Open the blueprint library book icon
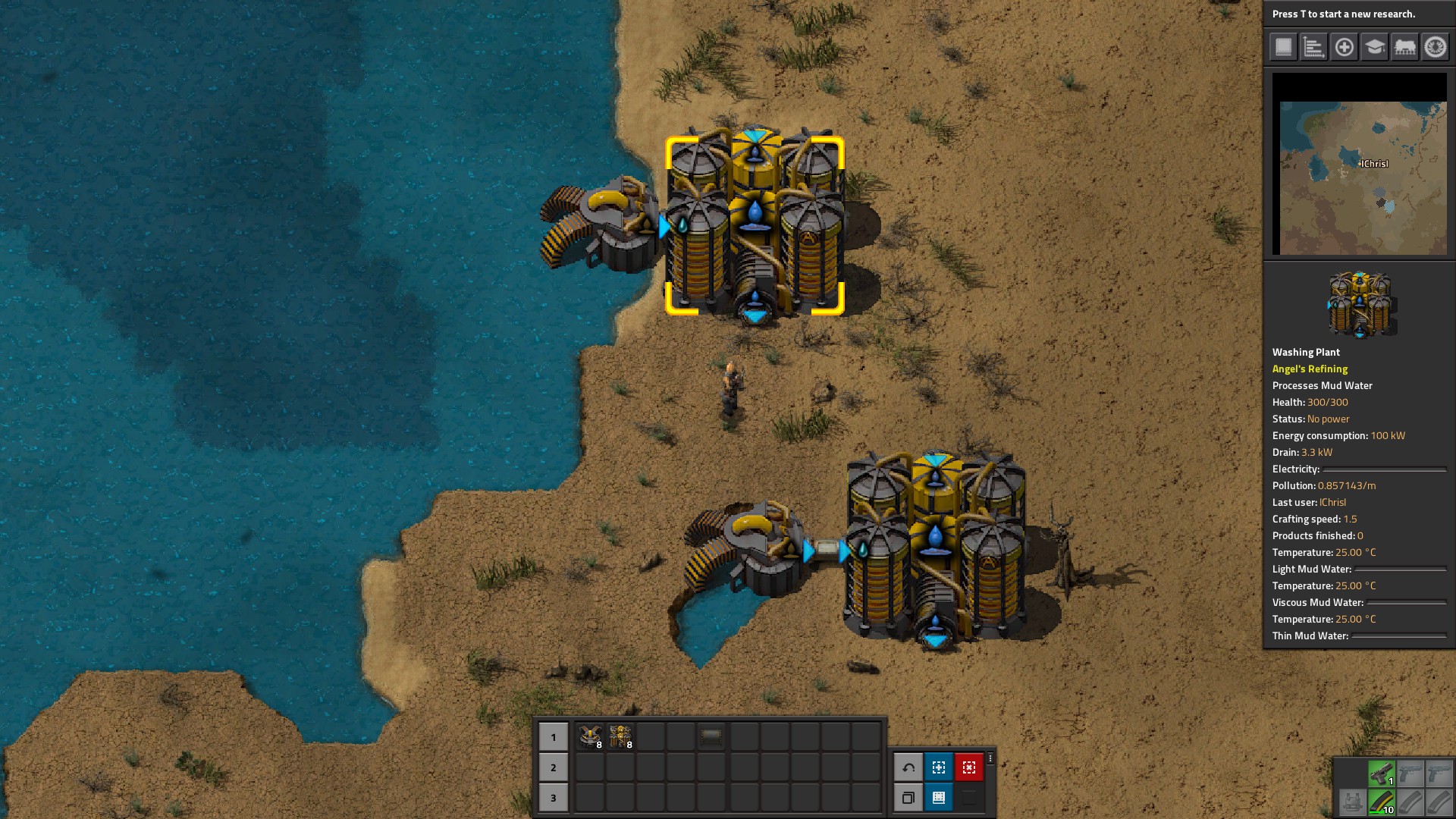The height and width of the screenshot is (819, 1456). click(x=1283, y=47)
